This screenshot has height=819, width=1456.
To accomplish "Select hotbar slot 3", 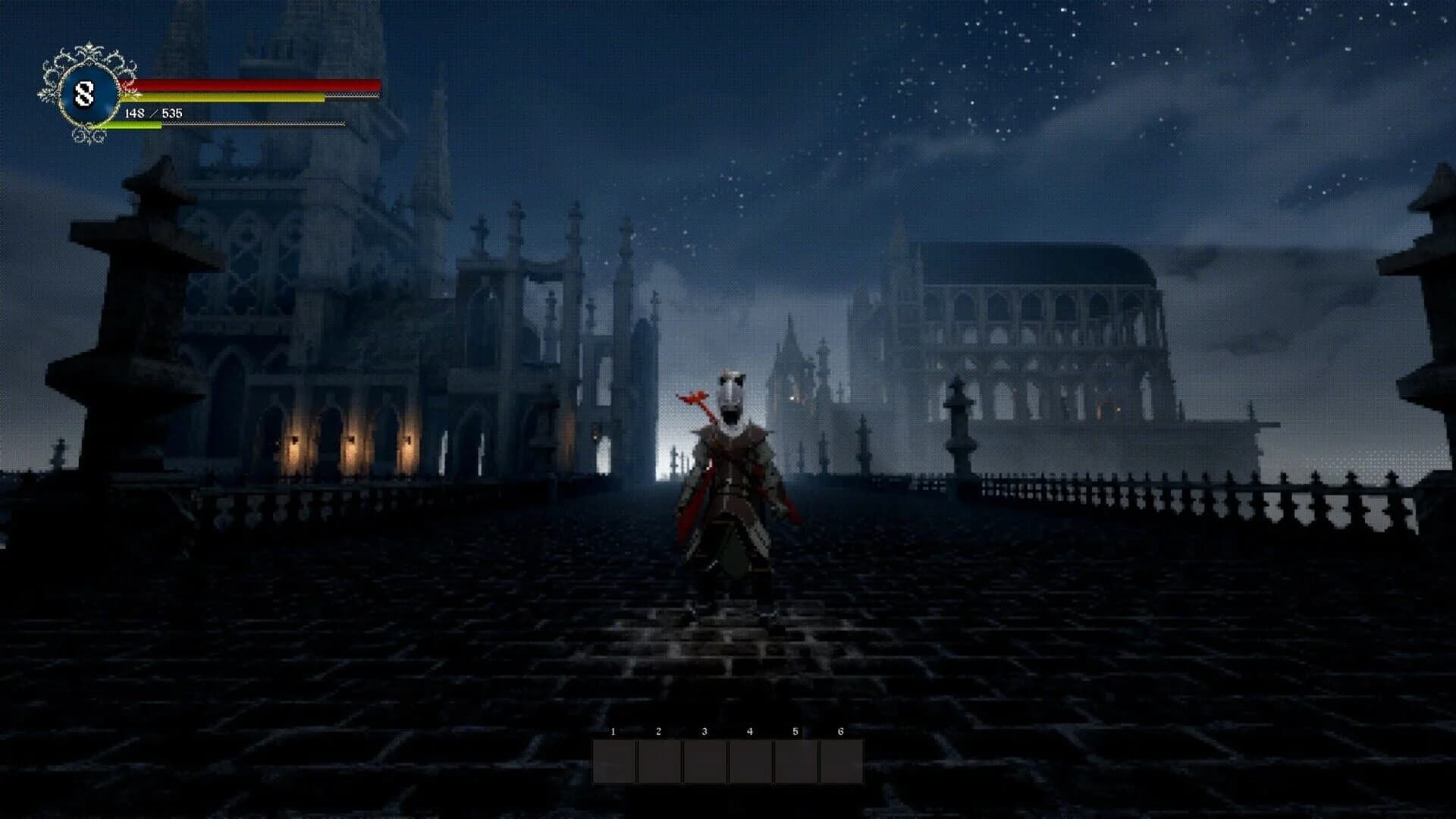I will click(705, 762).
